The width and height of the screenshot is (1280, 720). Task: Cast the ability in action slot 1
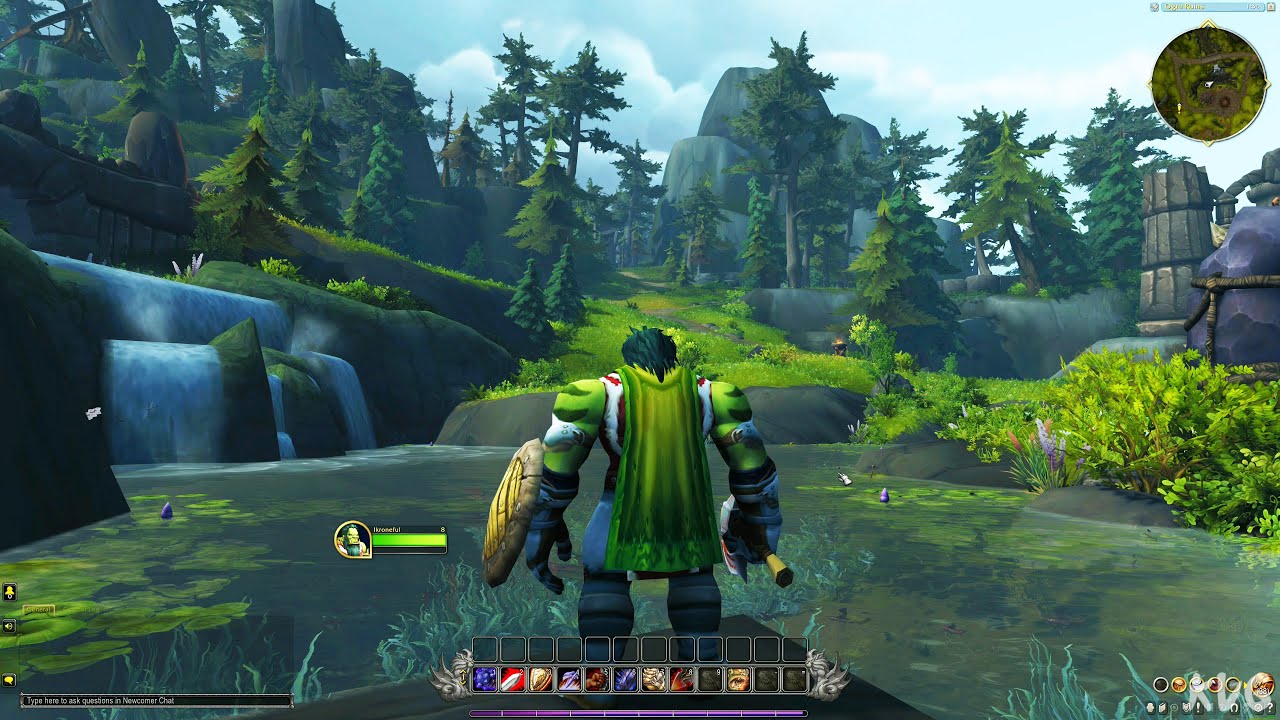pos(486,678)
